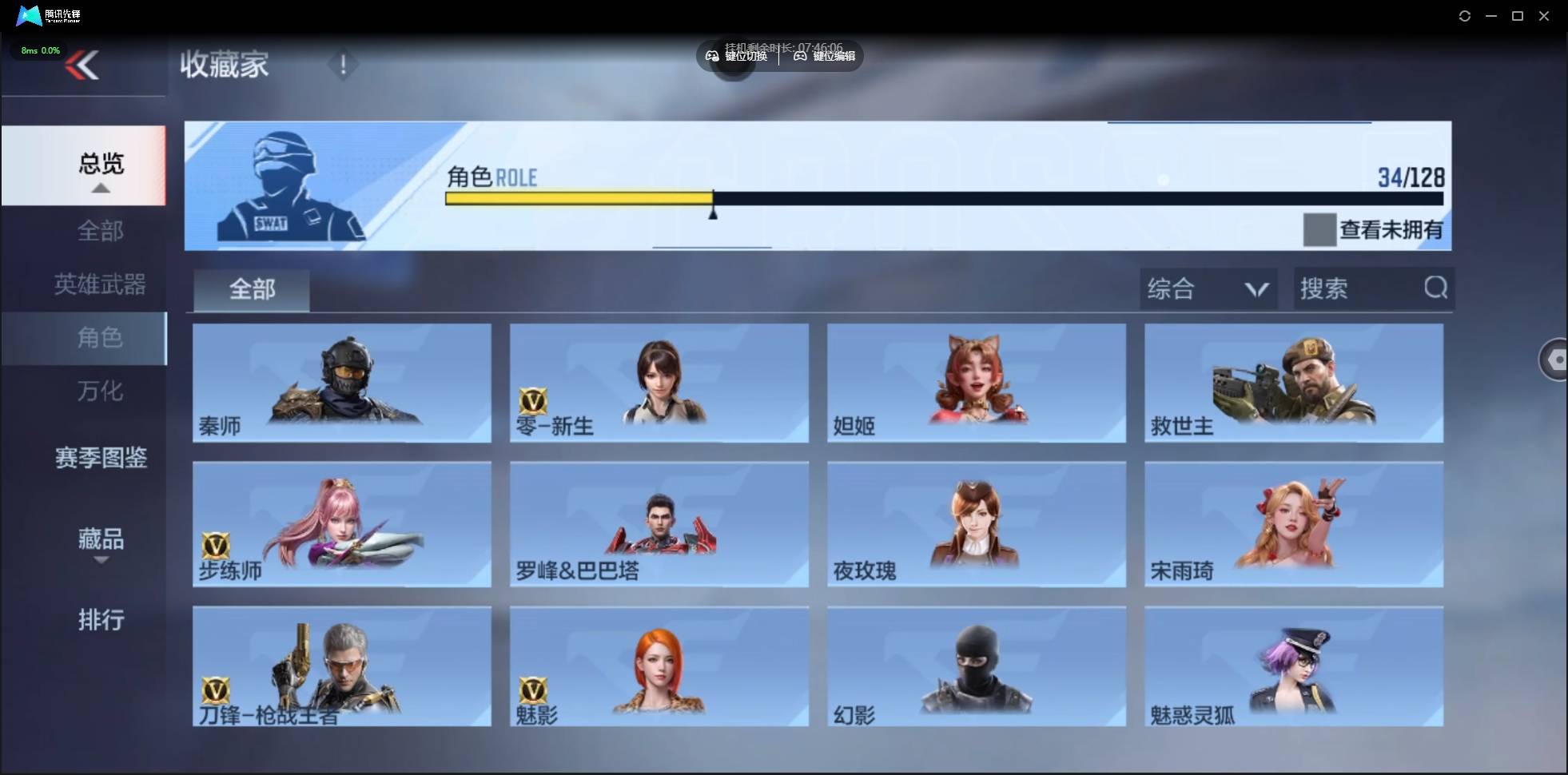Viewport: 1568px width, 775px height.
Task: Open the 排行 ranking page
Action: [x=101, y=620]
